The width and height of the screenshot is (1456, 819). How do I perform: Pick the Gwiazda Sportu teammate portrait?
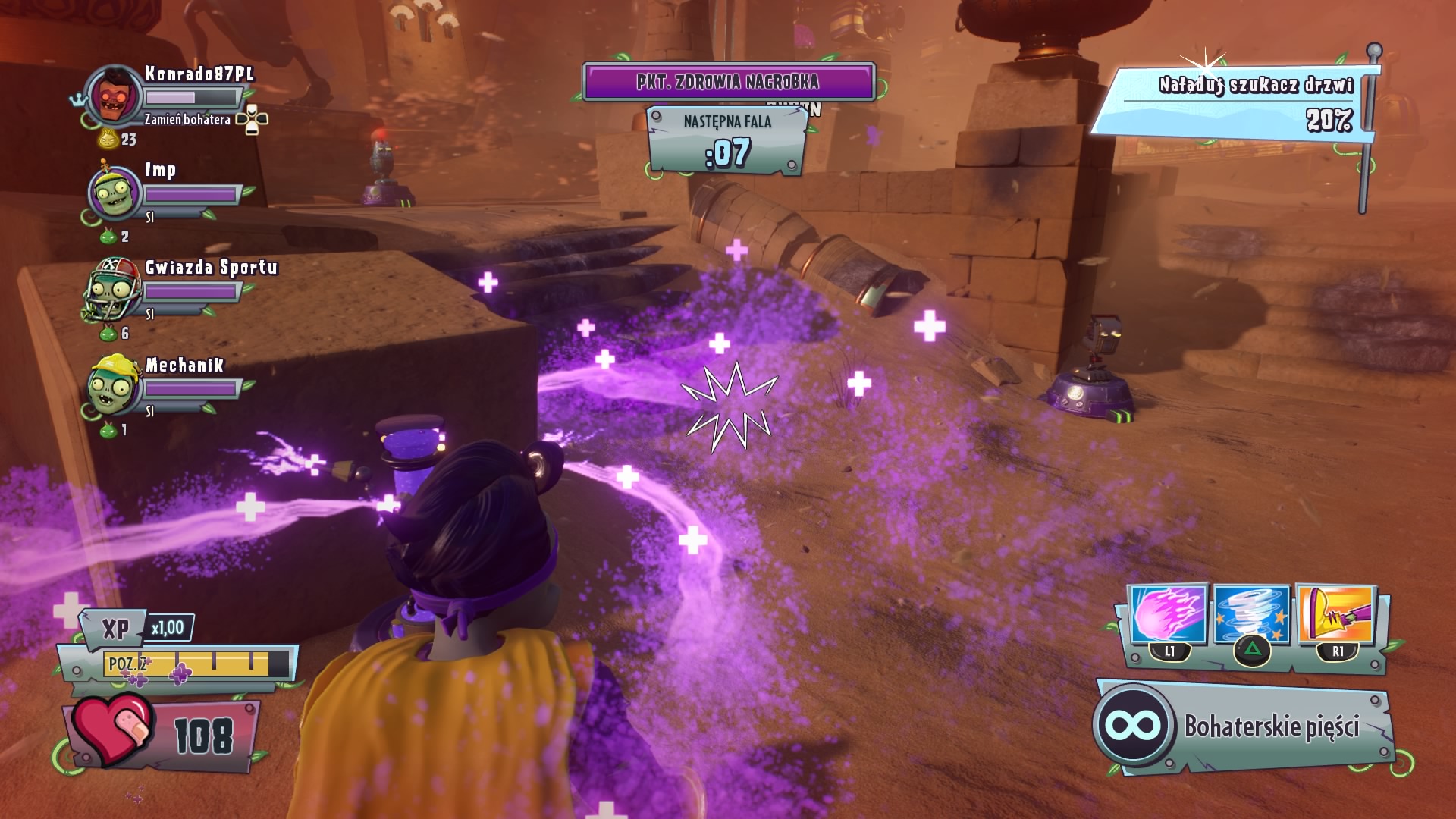pyautogui.click(x=114, y=290)
